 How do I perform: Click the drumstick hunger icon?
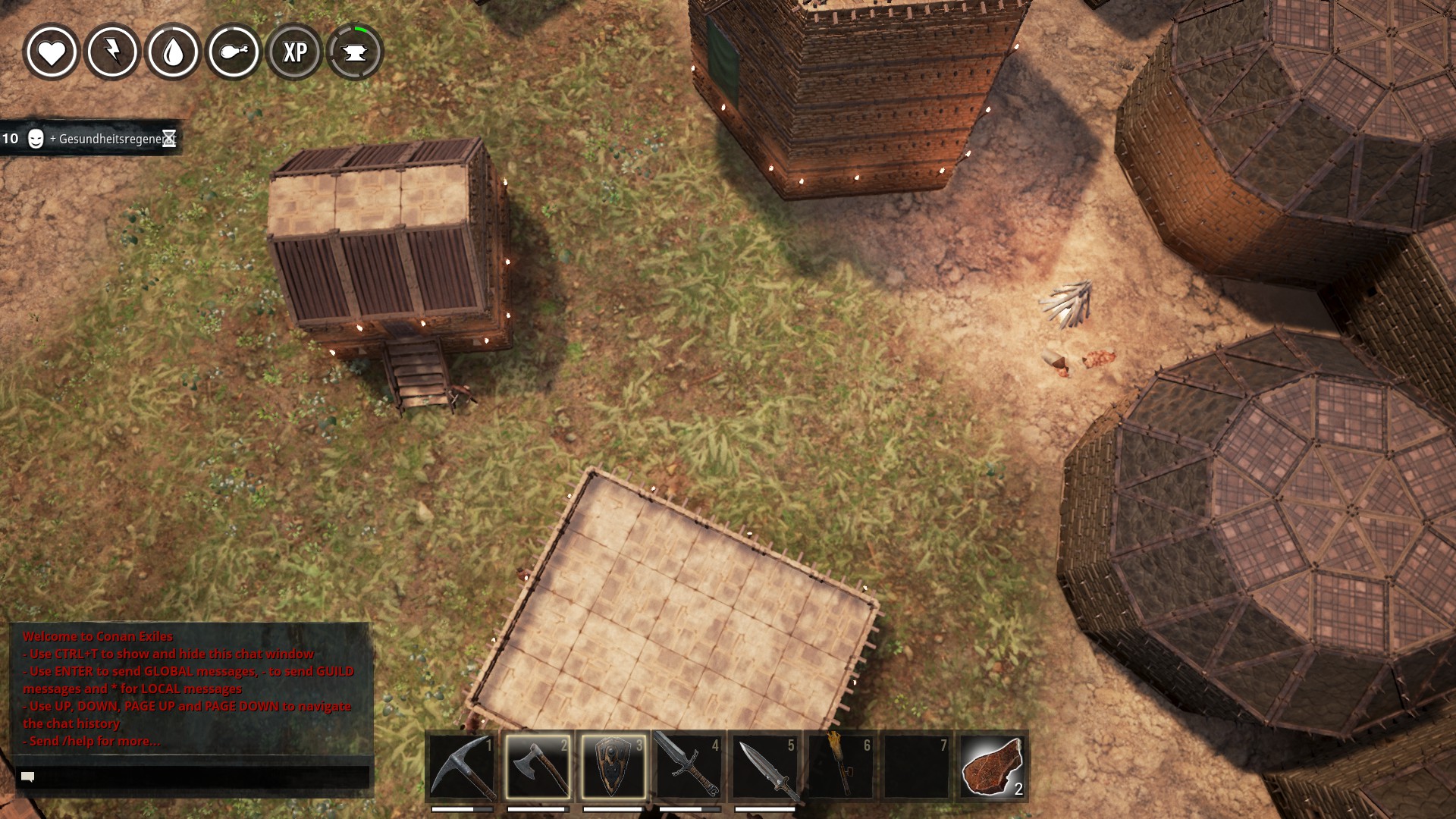click(234, 52)
